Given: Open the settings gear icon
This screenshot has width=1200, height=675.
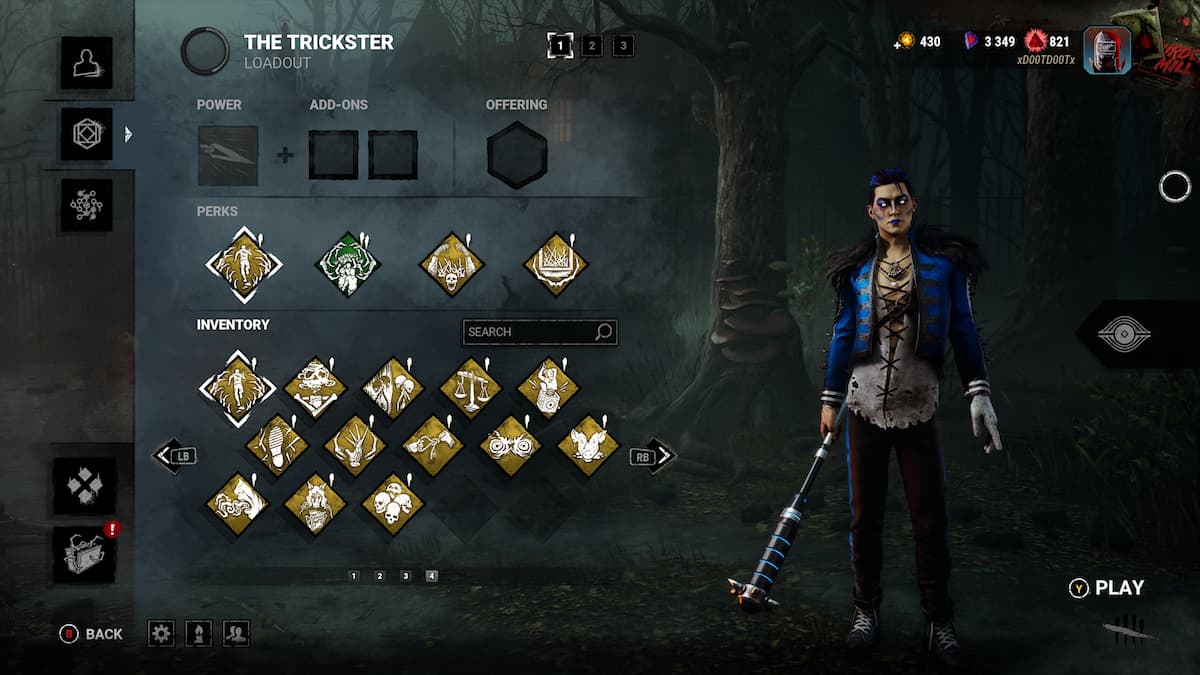Looking at the screenshot, I should [x=161, y=633].
